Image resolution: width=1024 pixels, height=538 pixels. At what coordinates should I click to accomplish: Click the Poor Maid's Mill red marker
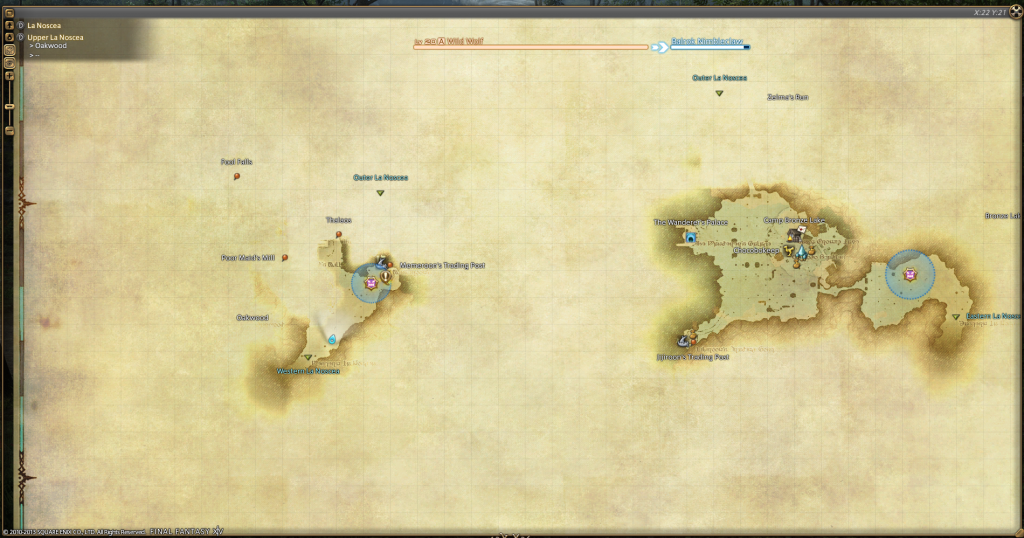pos(285,257)
